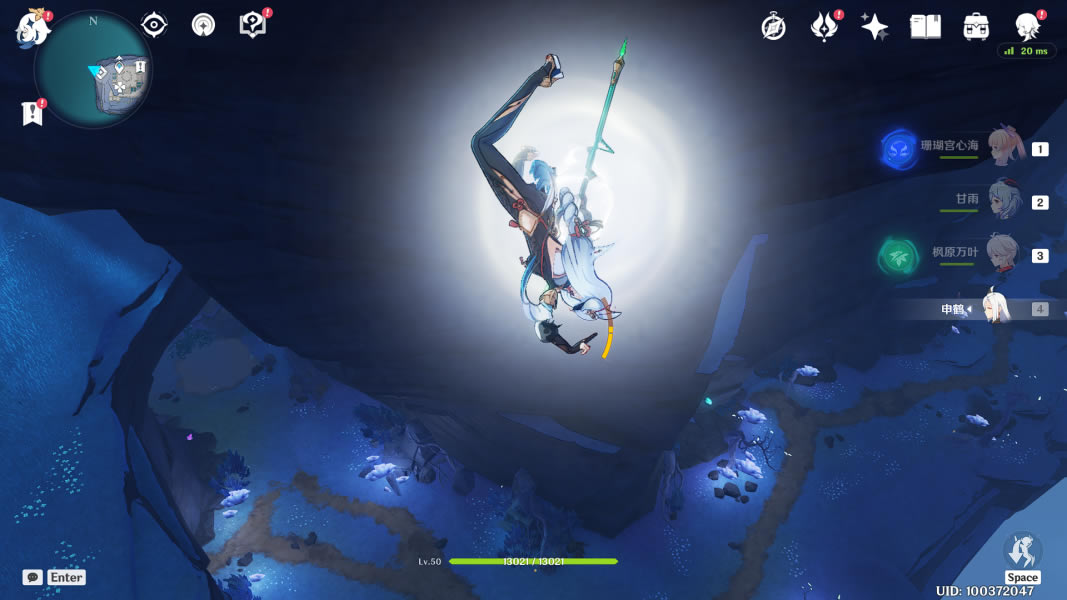Select active character 申鹤
Viewport: 1067px width, 600px height.
[x=996, y=309]
